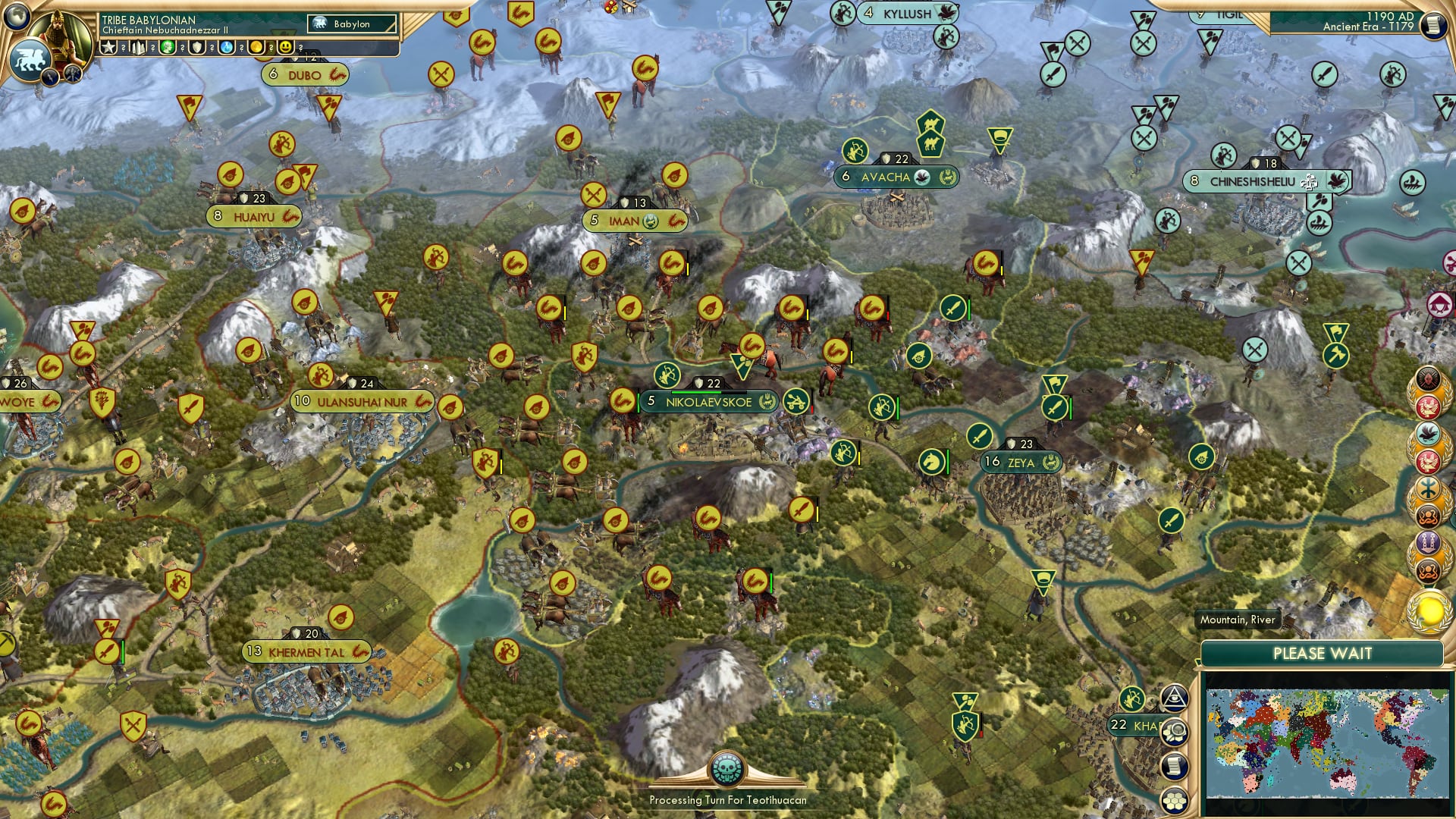Expand the NIKOLAEVSKOE city banner

point(709,402)
